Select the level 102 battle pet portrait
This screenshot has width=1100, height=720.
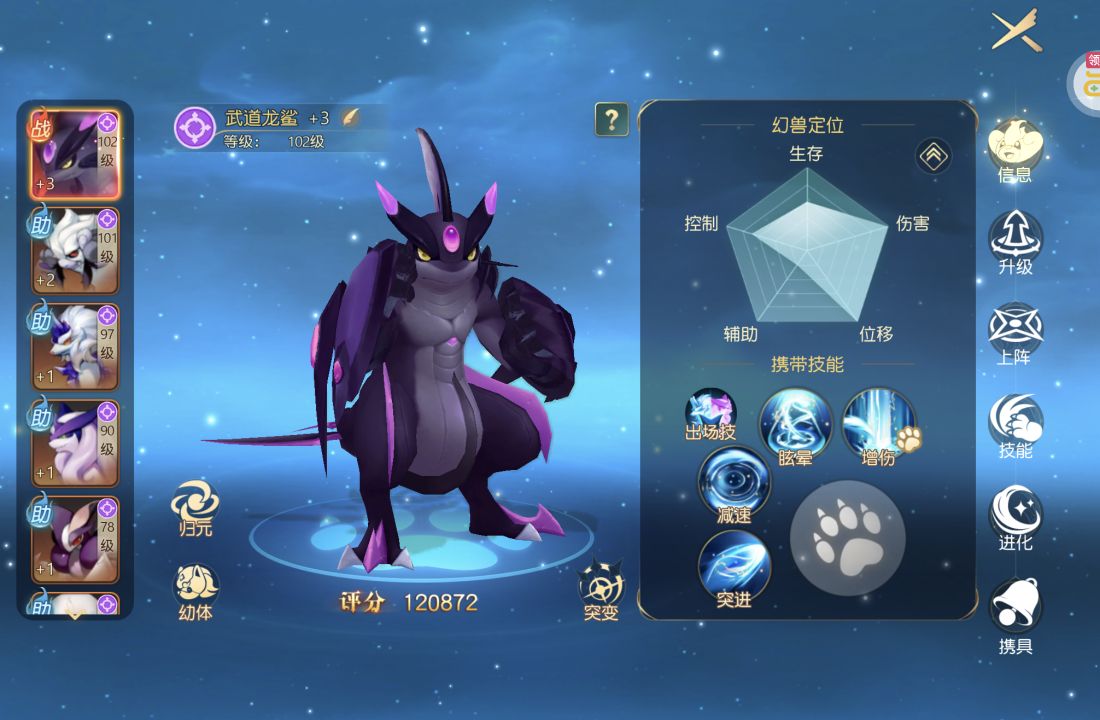75,155
